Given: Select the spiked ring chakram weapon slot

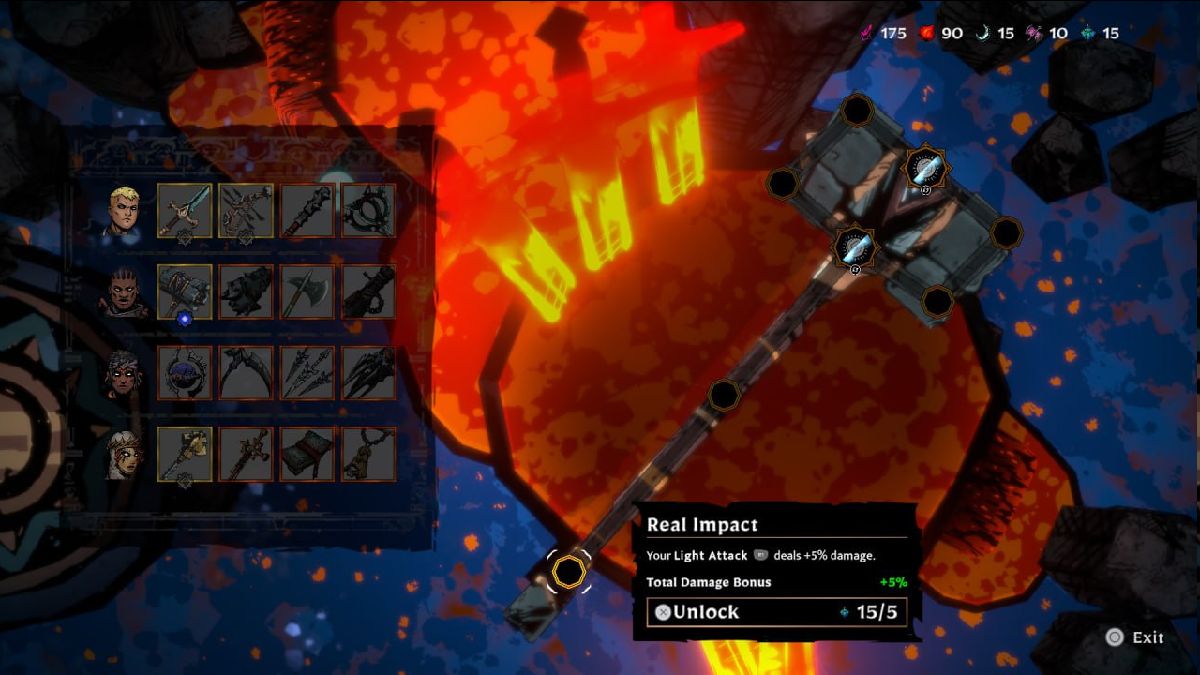Looking at the screenshot, I should (x=368, y=210).
